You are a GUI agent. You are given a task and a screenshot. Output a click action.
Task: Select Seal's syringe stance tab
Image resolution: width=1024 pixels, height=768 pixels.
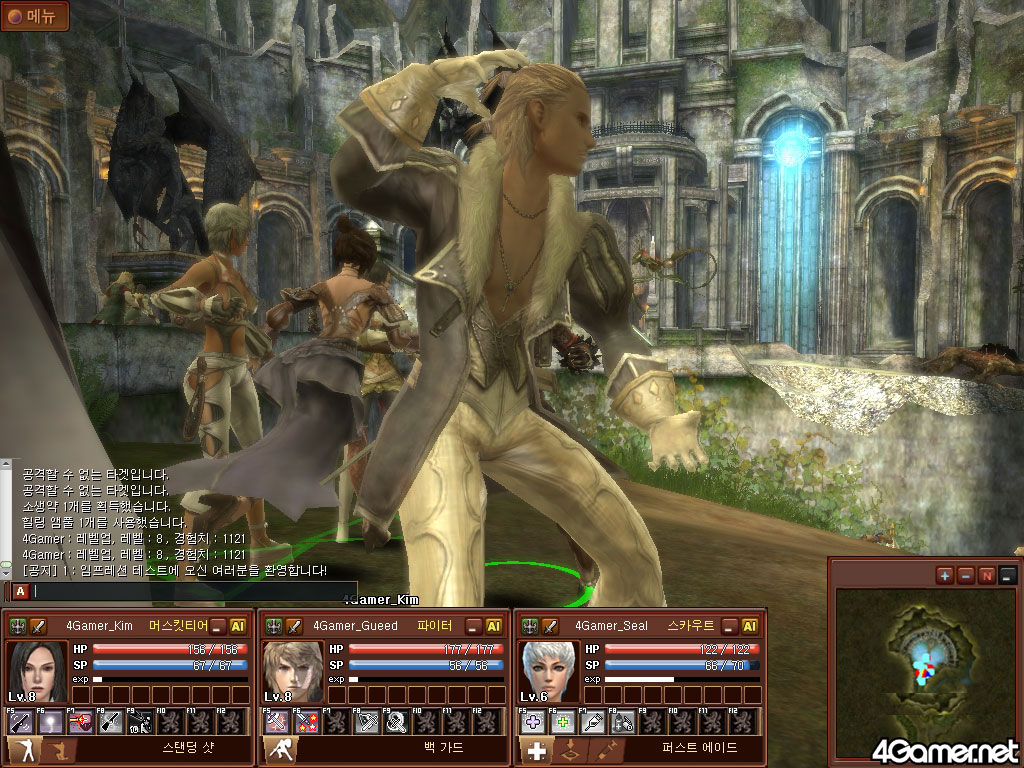[603, 750]
